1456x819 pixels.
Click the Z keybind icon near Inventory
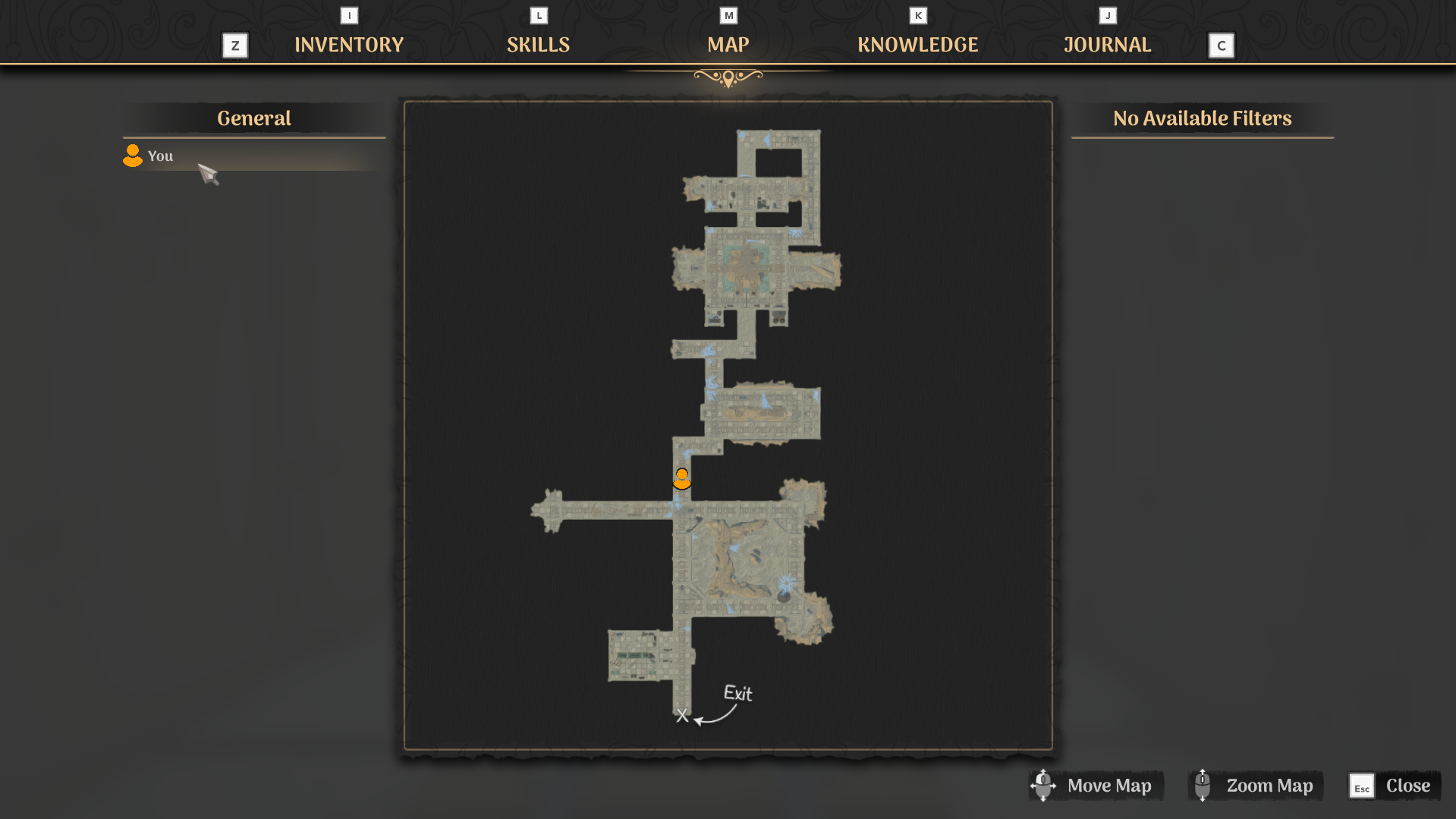click(x=234, y=46)
